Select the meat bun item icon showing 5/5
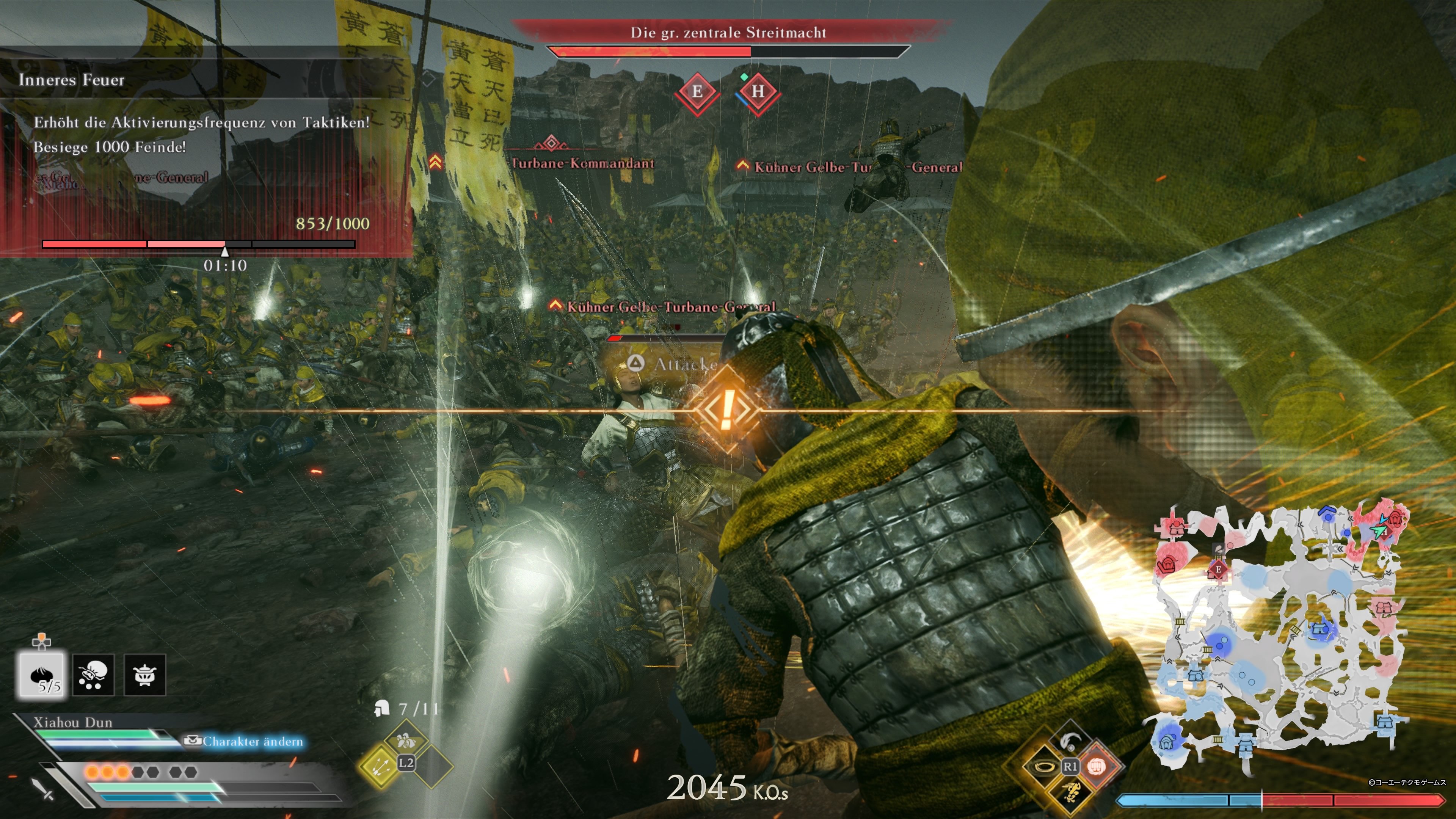 click(x=42, y=674)
